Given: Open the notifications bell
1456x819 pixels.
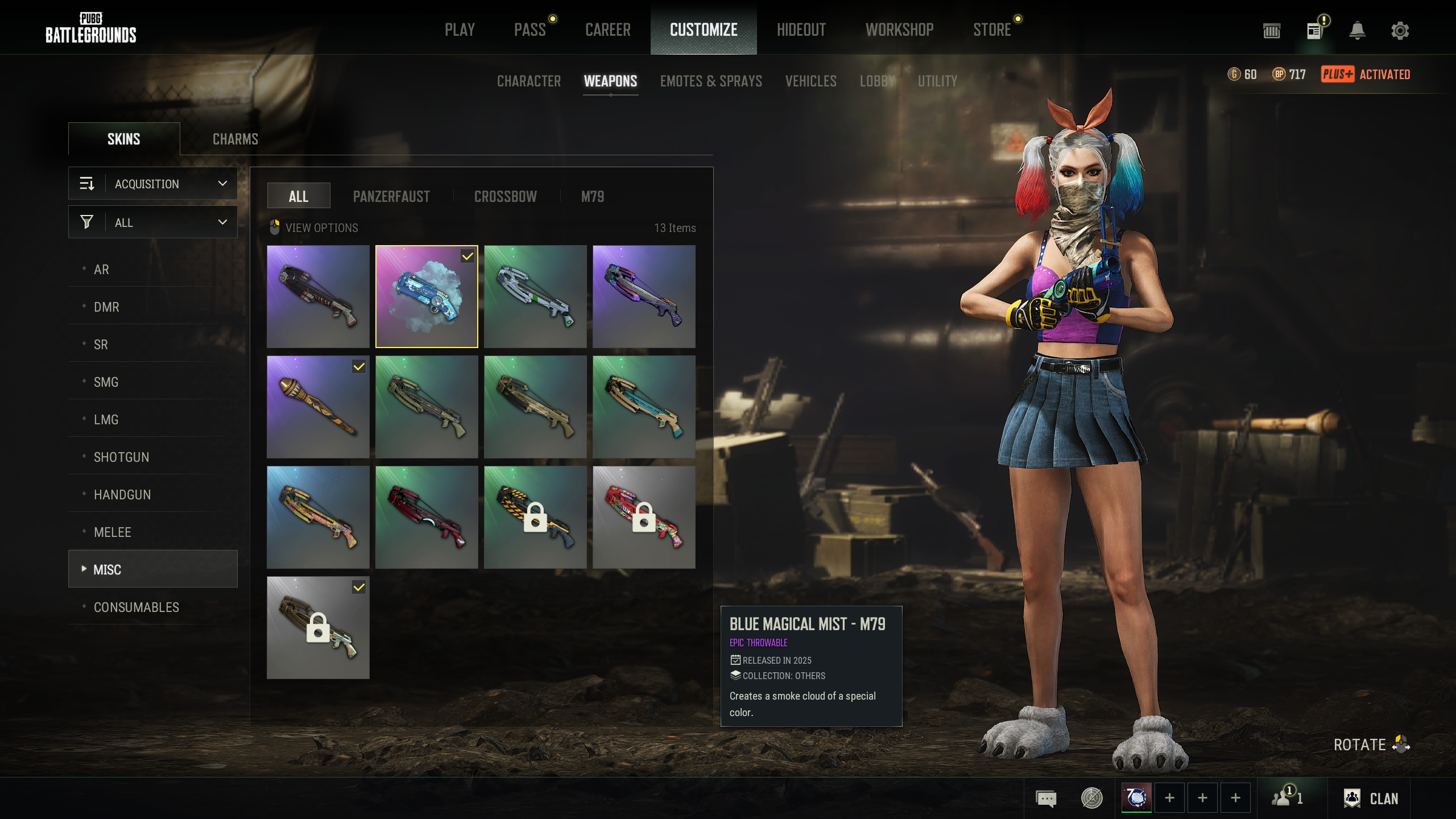Looking at the screenshot, I should [x=1357, y=31].
